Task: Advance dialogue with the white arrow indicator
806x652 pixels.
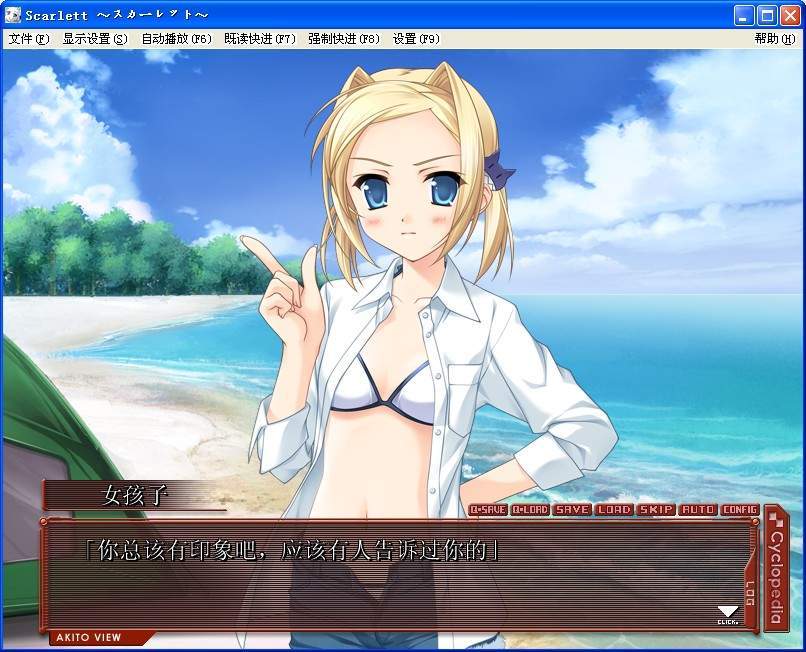Action: tap(728, 612)
